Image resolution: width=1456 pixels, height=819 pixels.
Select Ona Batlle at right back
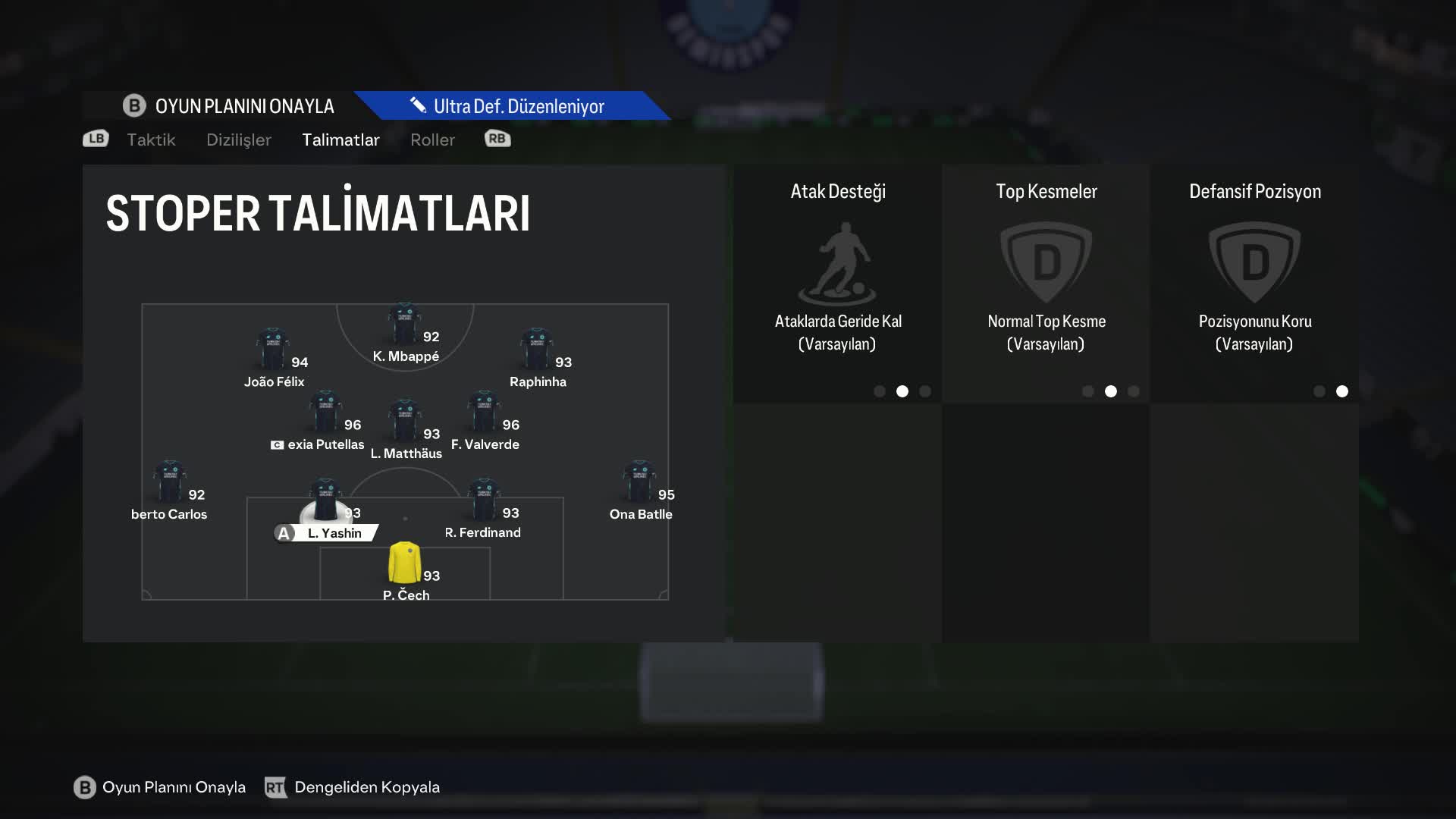pyautogui.click(x=639, y=482)
